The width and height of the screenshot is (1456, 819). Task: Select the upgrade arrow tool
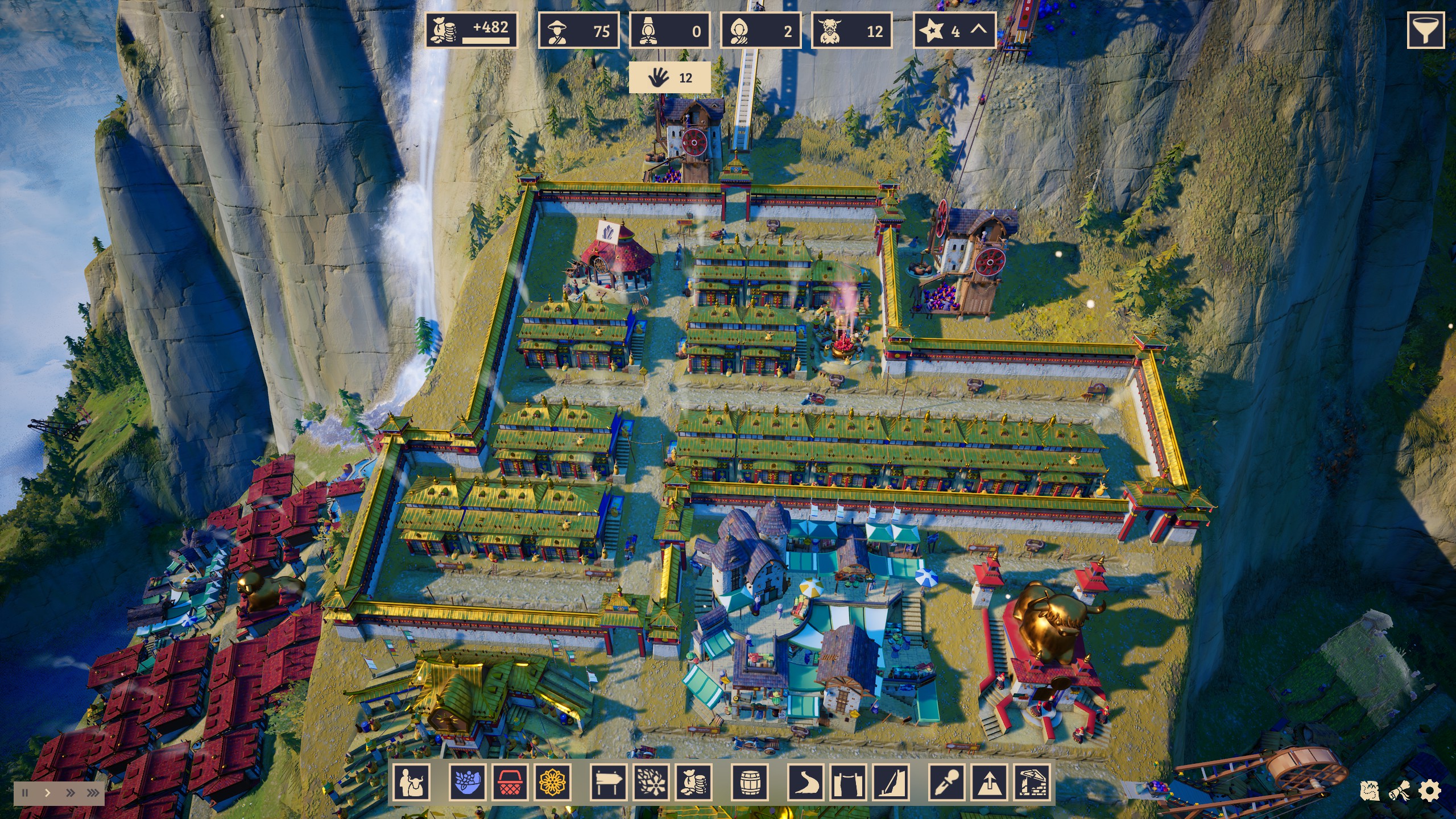click(990, 783)
